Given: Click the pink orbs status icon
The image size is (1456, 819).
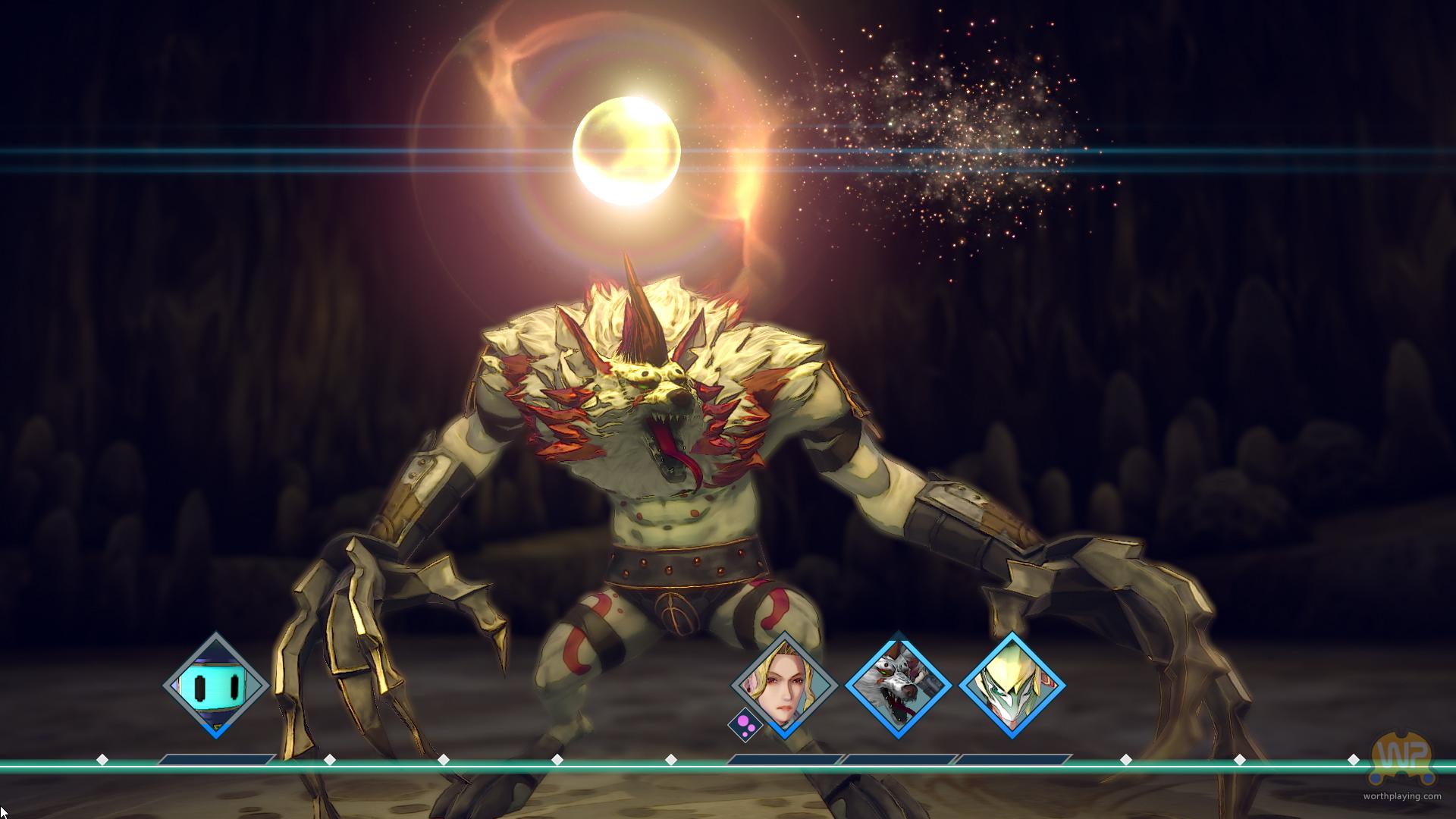Looking at the screenshot, I should [745, 724].
